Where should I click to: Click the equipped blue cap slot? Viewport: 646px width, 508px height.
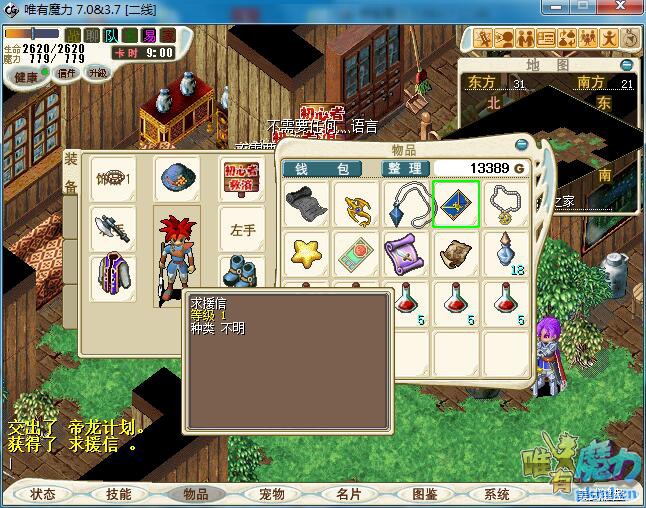point(176,178)
